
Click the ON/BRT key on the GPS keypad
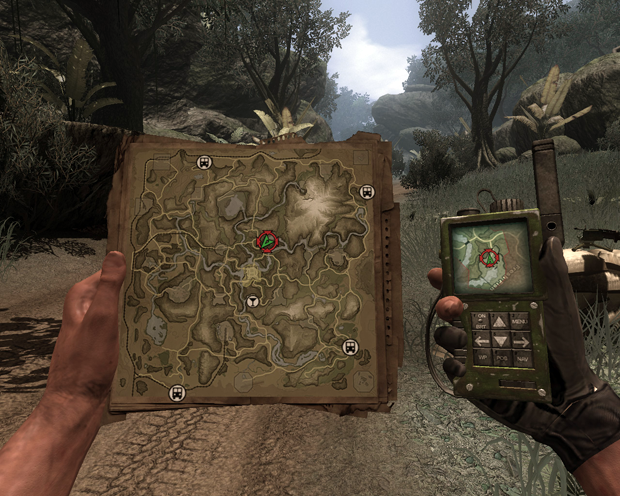point(481,321)
